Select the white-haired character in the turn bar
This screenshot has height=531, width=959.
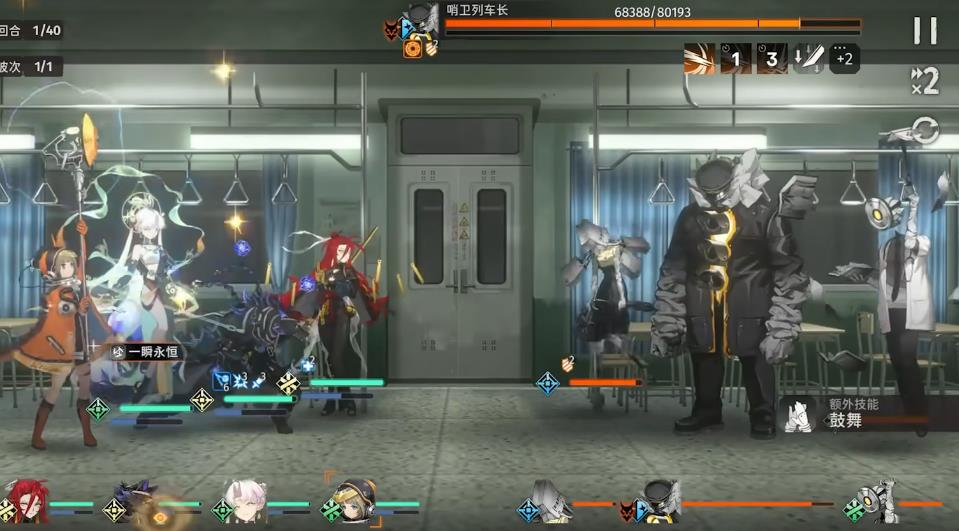pyautogui.click(x=245, y=504)
